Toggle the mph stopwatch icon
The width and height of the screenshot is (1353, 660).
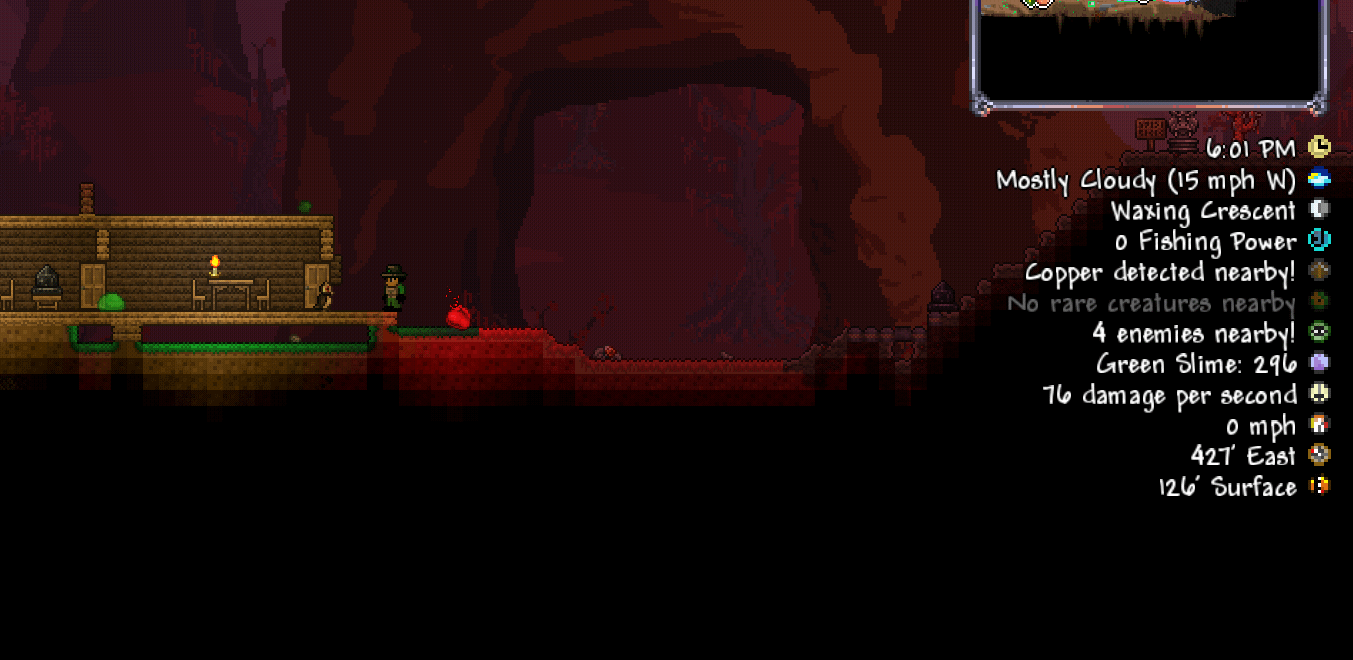1319,425
